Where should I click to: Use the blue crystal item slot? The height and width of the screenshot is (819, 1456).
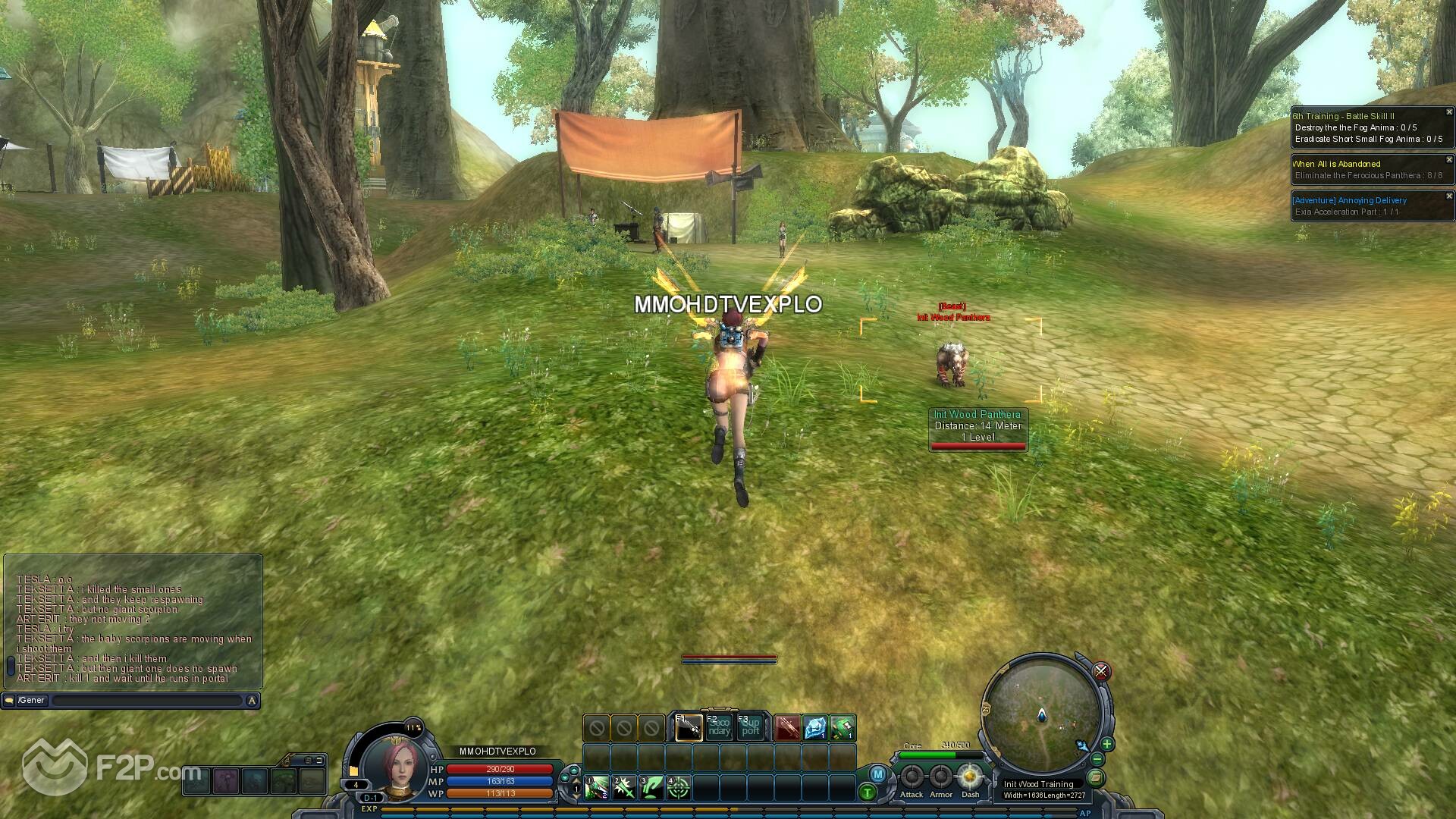pos(815,728)
